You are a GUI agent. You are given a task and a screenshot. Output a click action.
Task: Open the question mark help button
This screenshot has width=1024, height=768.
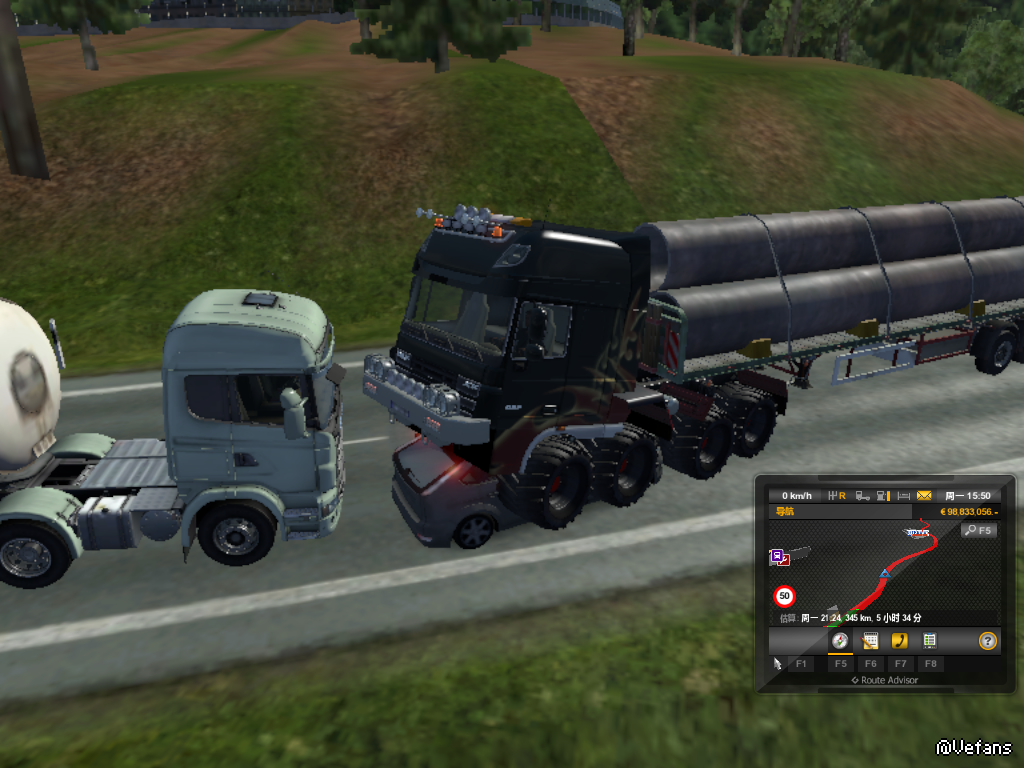pyautogui.click(x=987, y=640)
